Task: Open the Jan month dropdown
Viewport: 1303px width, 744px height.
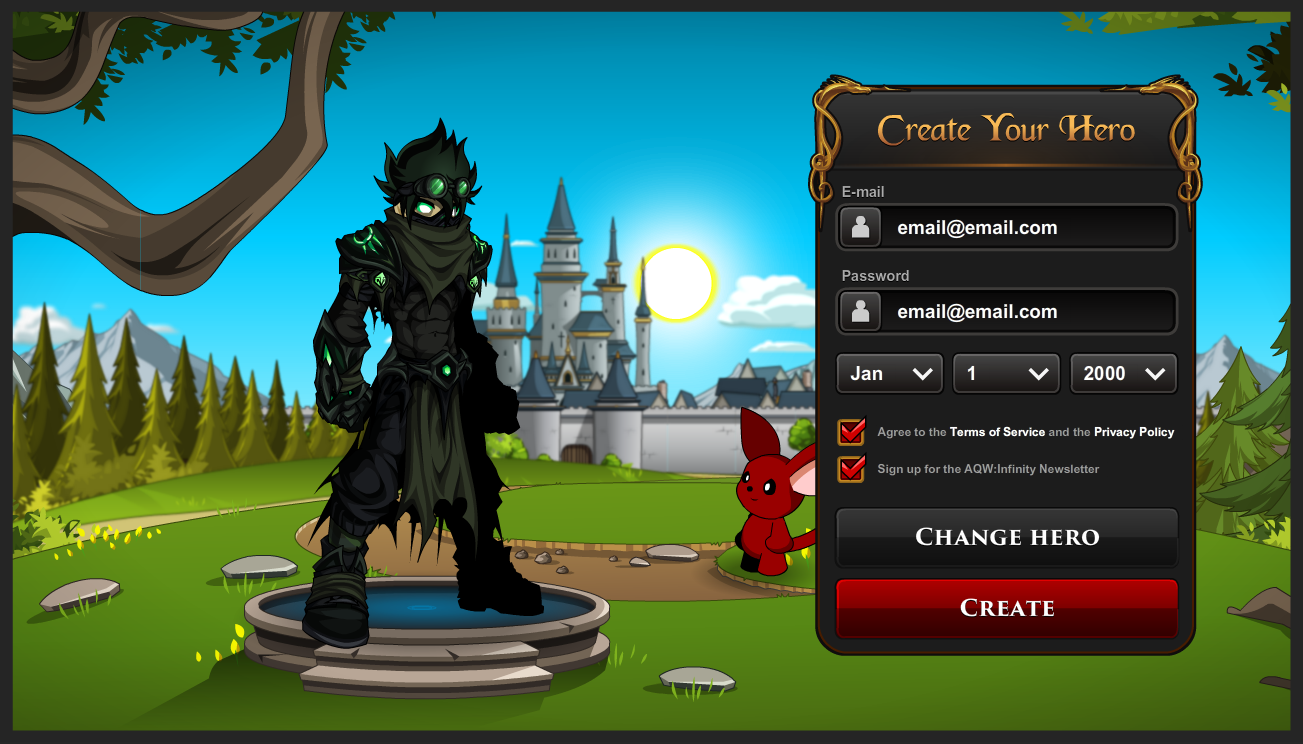Action: pyautogui.click(x=889, y=373)
